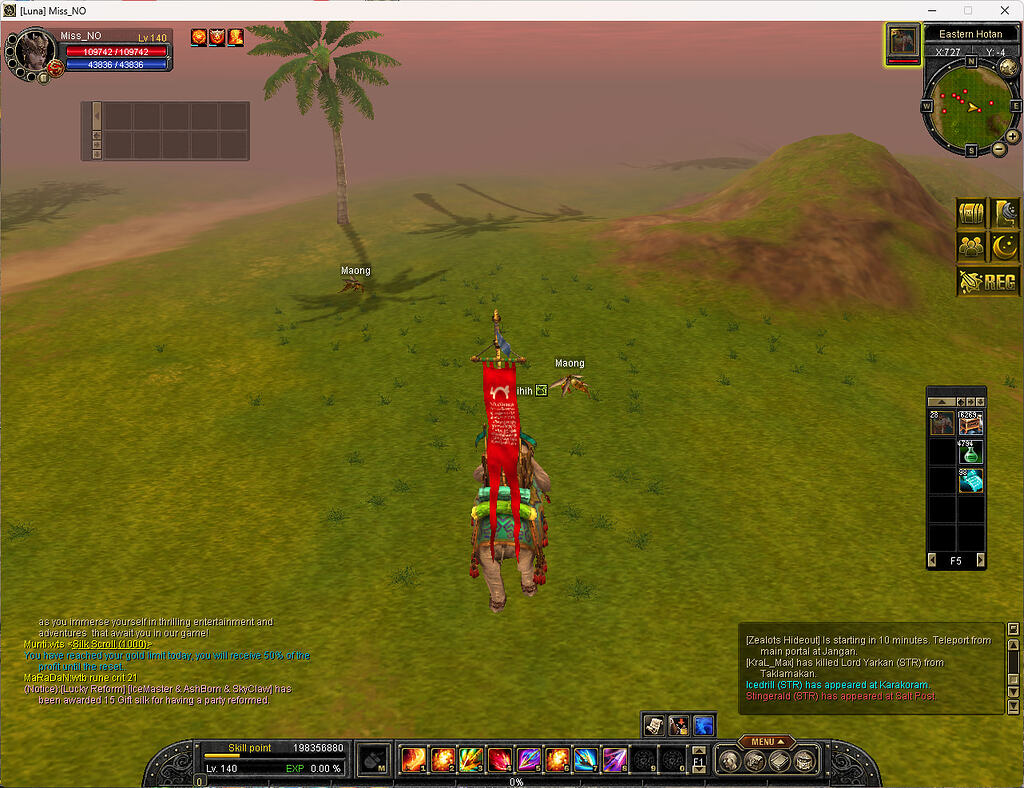Switch quickslot page with right arrow near F5
Viewport: 1024px width, 788px height.
[x=980, y=561]
